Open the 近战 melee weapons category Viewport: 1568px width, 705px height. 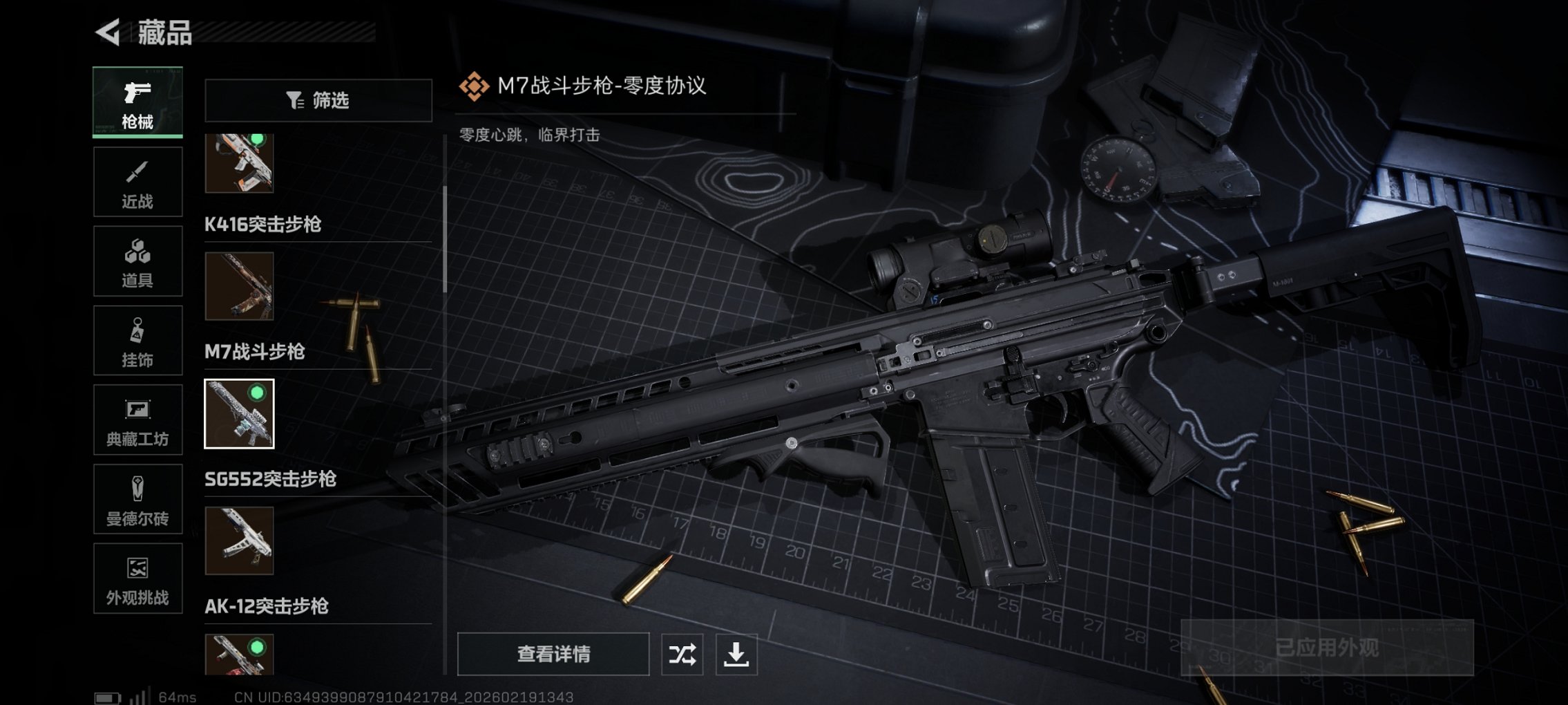click(x=137, y=181)
